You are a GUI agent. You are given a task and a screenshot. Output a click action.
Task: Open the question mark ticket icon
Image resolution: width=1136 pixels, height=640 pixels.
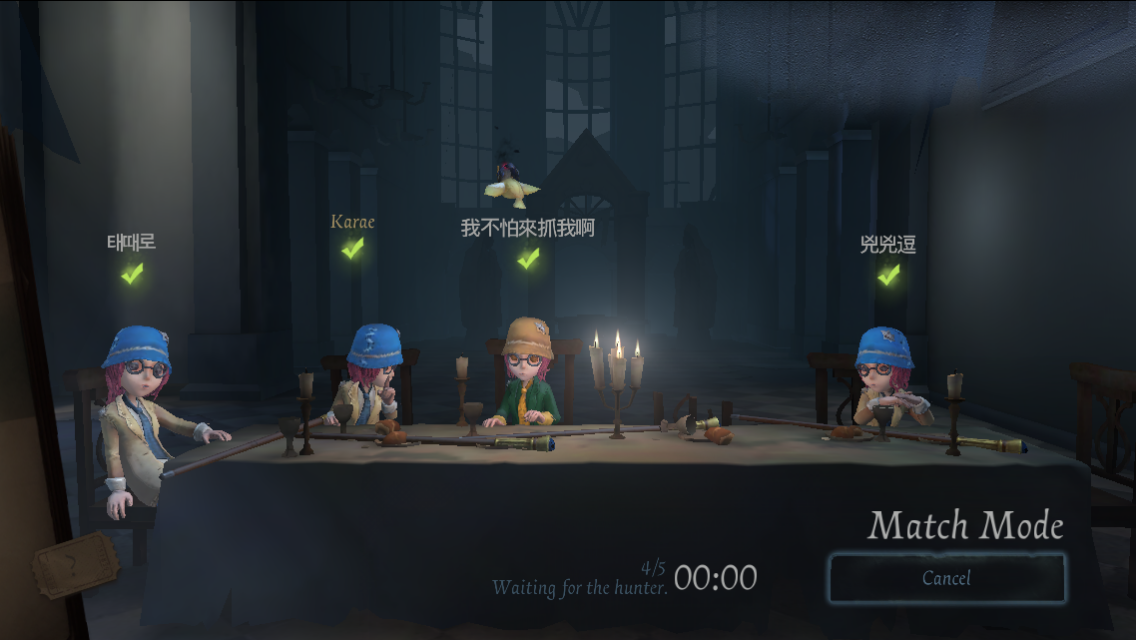[x=75, y=564]
